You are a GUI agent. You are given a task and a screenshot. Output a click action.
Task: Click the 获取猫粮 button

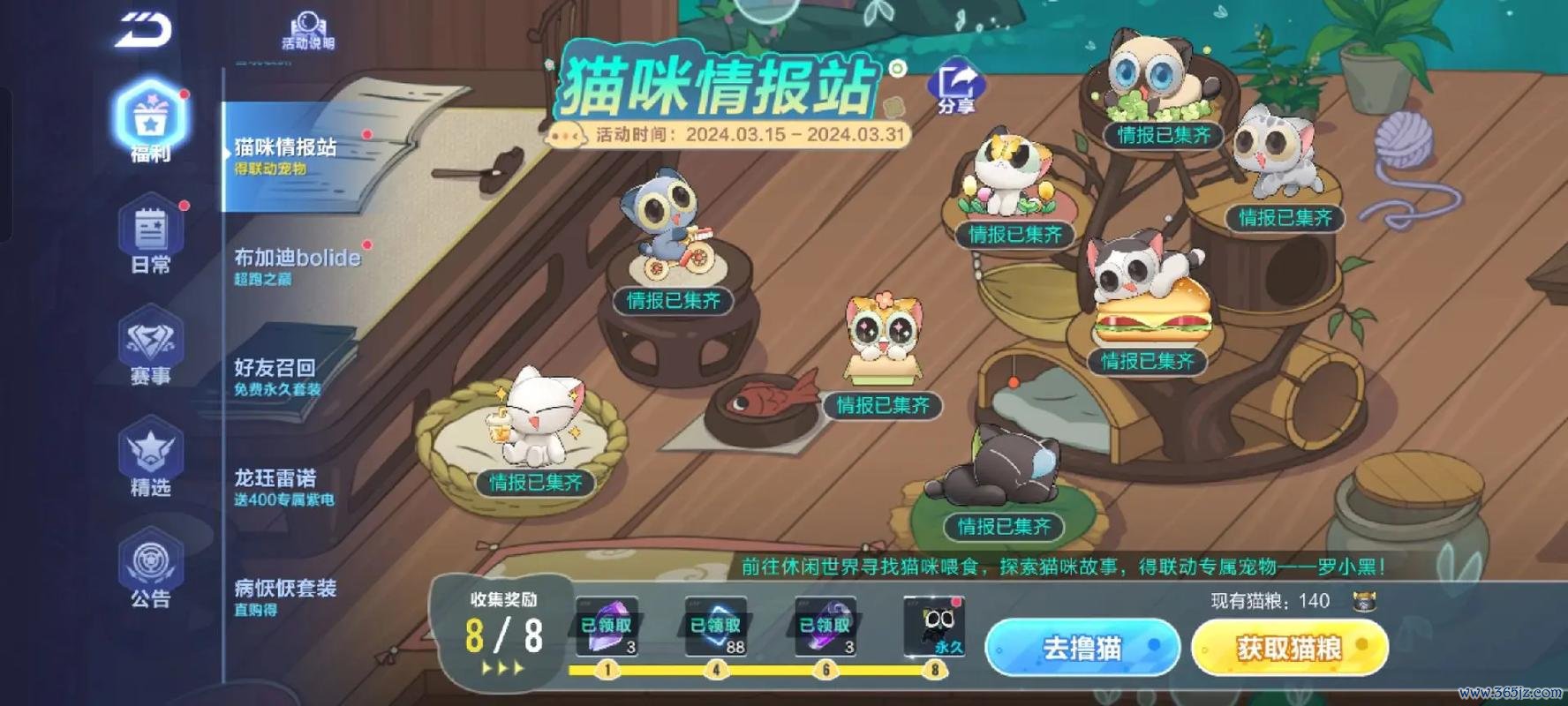(1291, 648)
